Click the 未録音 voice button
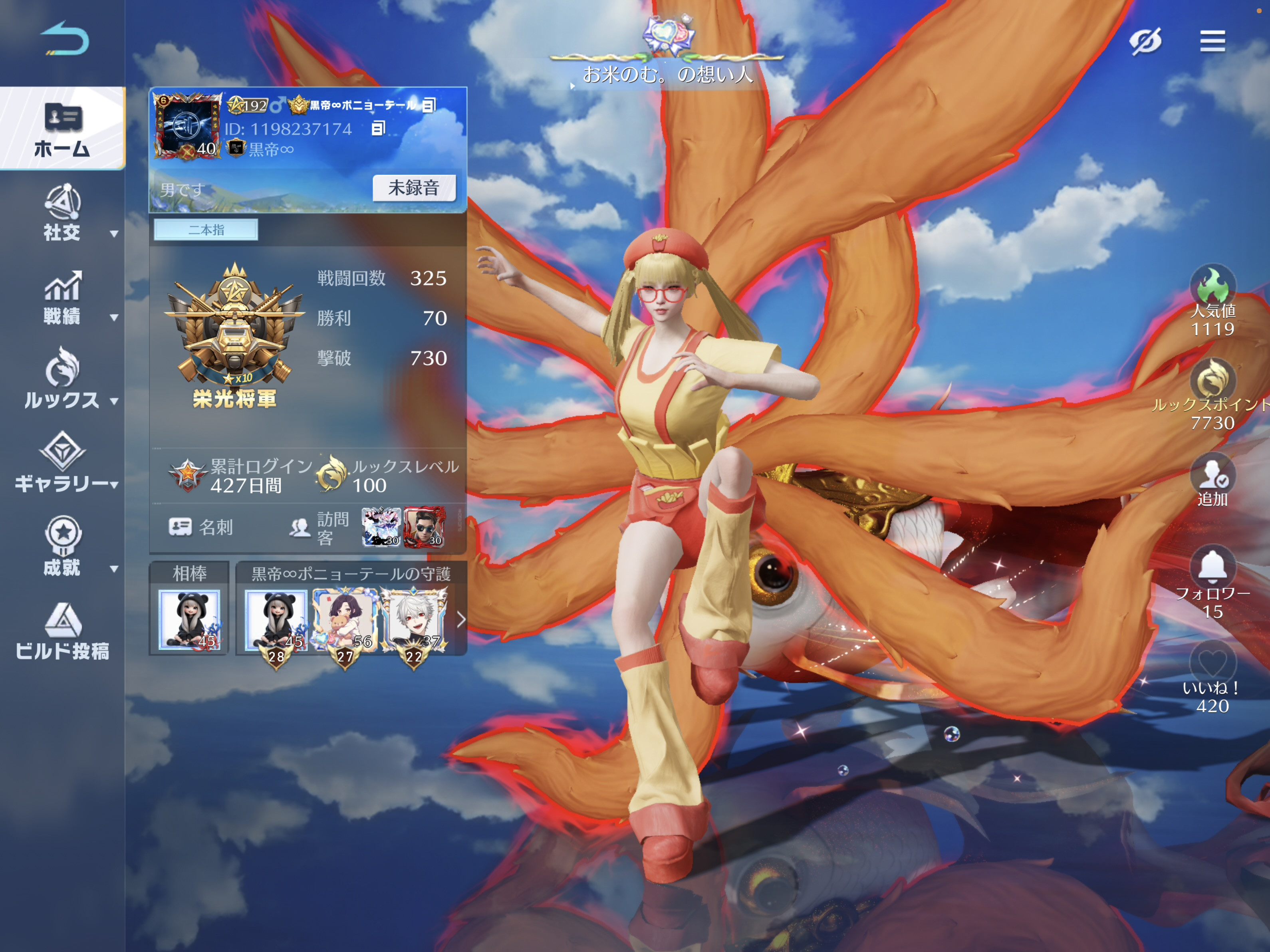1270x952 pixels. tap(413, 188)
